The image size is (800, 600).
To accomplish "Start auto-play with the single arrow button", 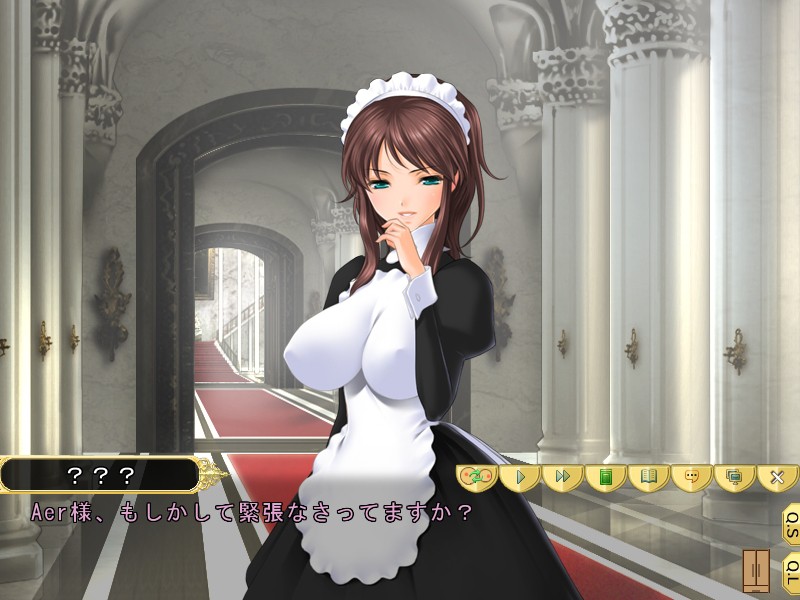I will pos(520,477).
